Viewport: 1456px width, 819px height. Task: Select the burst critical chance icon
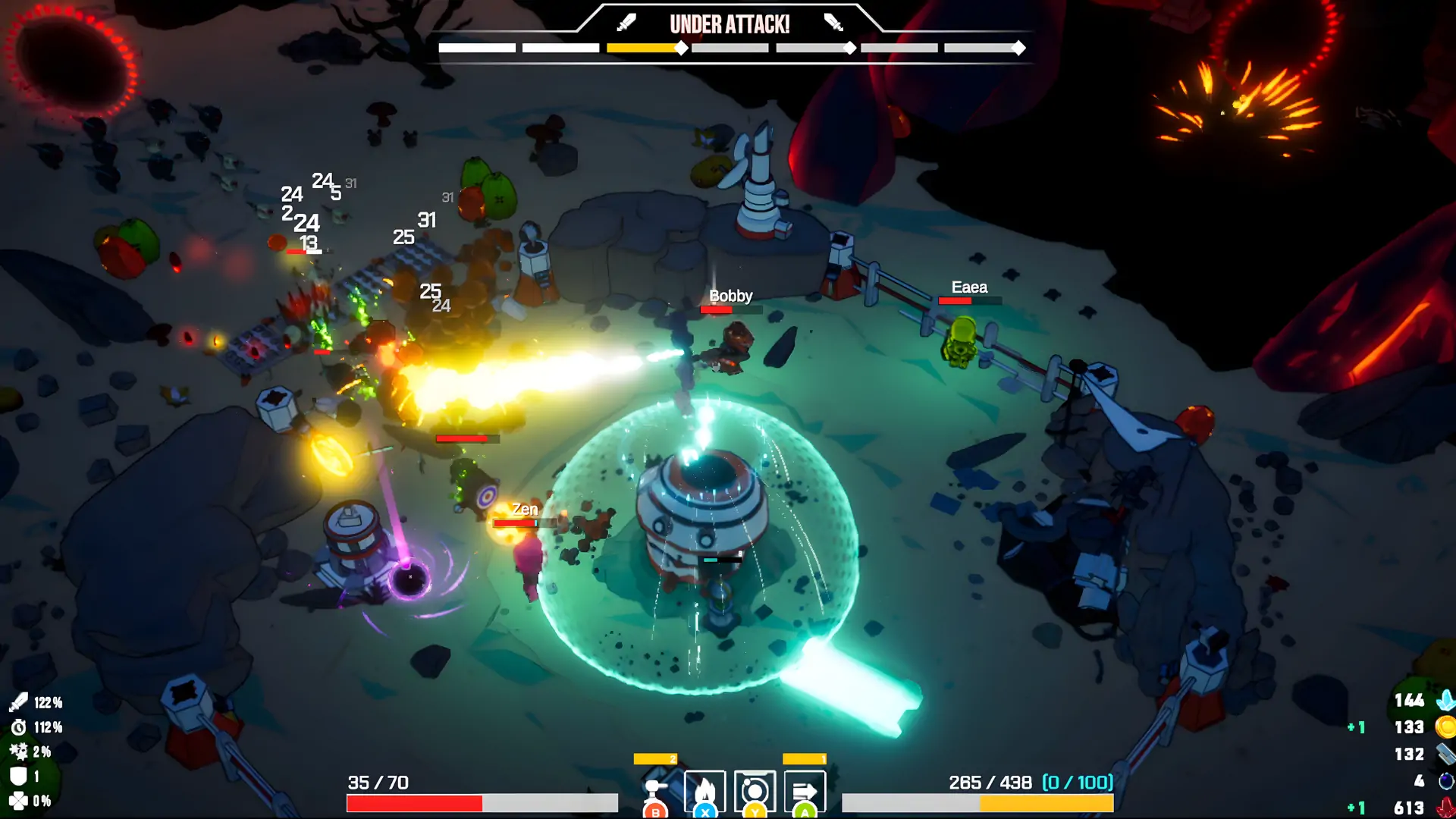point(18,752)
